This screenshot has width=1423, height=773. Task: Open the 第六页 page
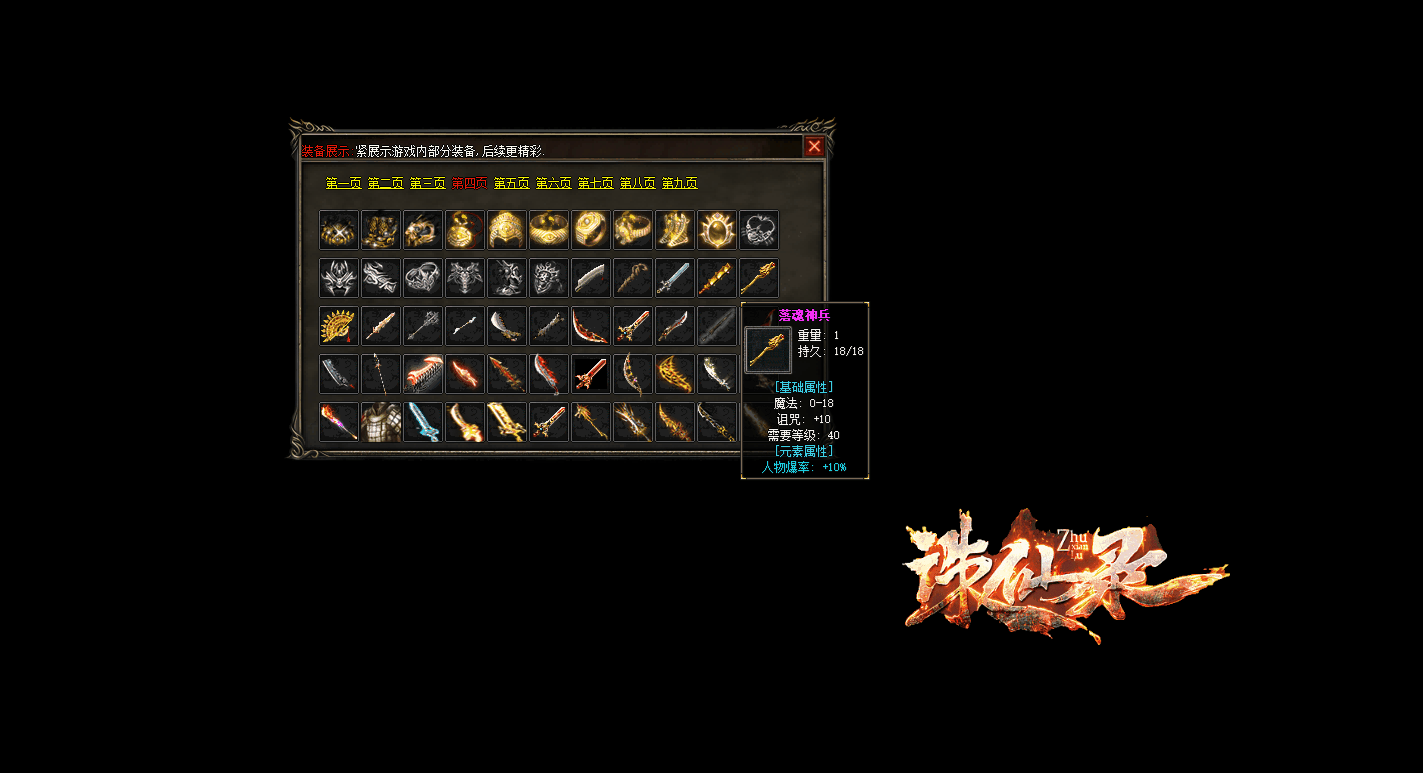point(553,184)
